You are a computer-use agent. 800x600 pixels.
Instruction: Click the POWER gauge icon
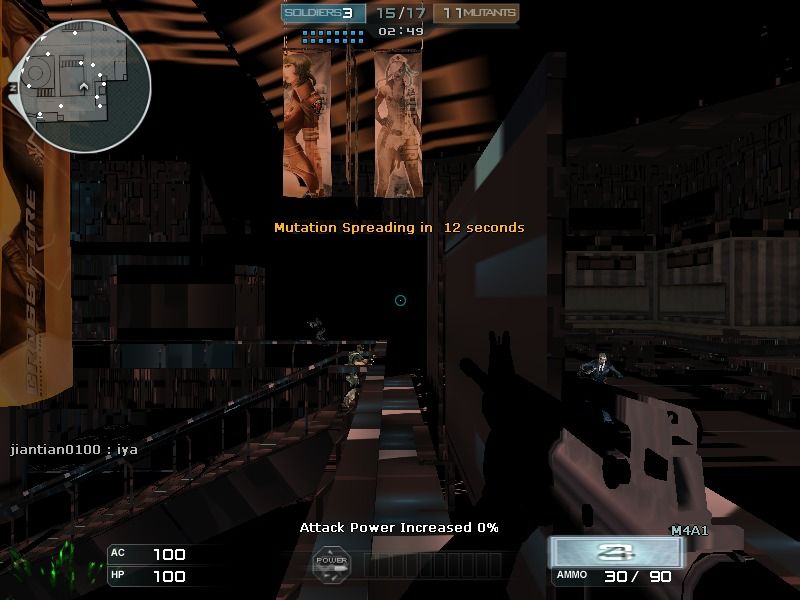tap(331, 563)
